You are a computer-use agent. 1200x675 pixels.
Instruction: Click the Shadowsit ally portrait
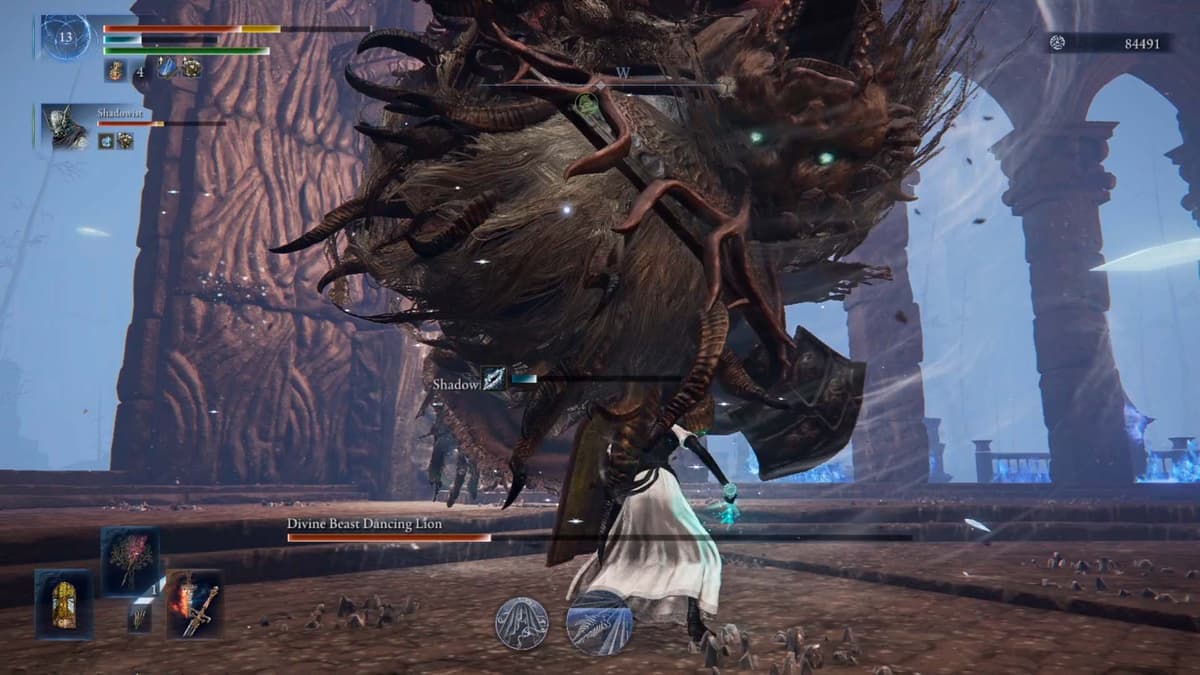coord(67,127)
